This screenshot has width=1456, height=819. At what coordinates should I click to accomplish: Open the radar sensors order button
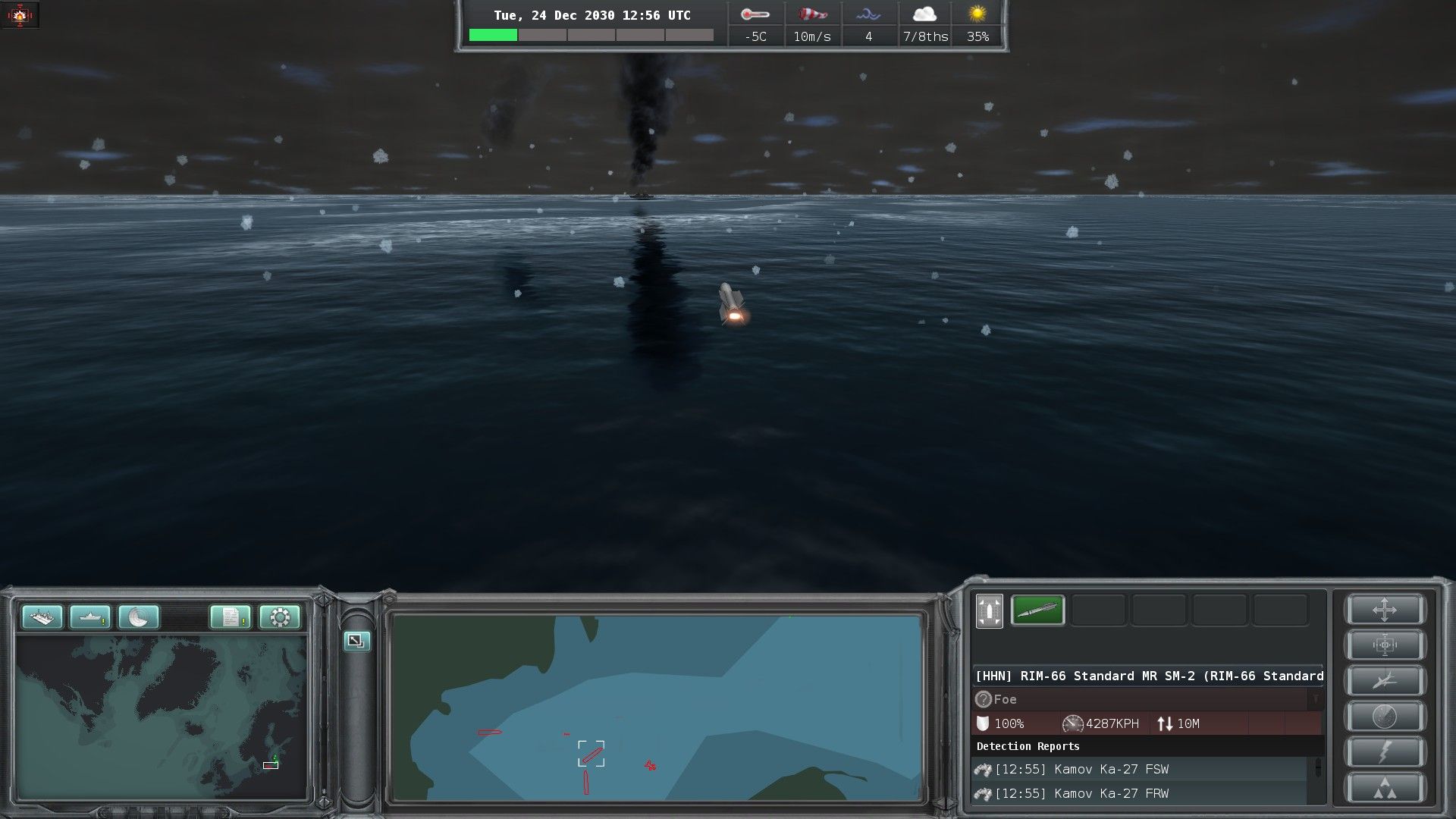coord(1385,717)
